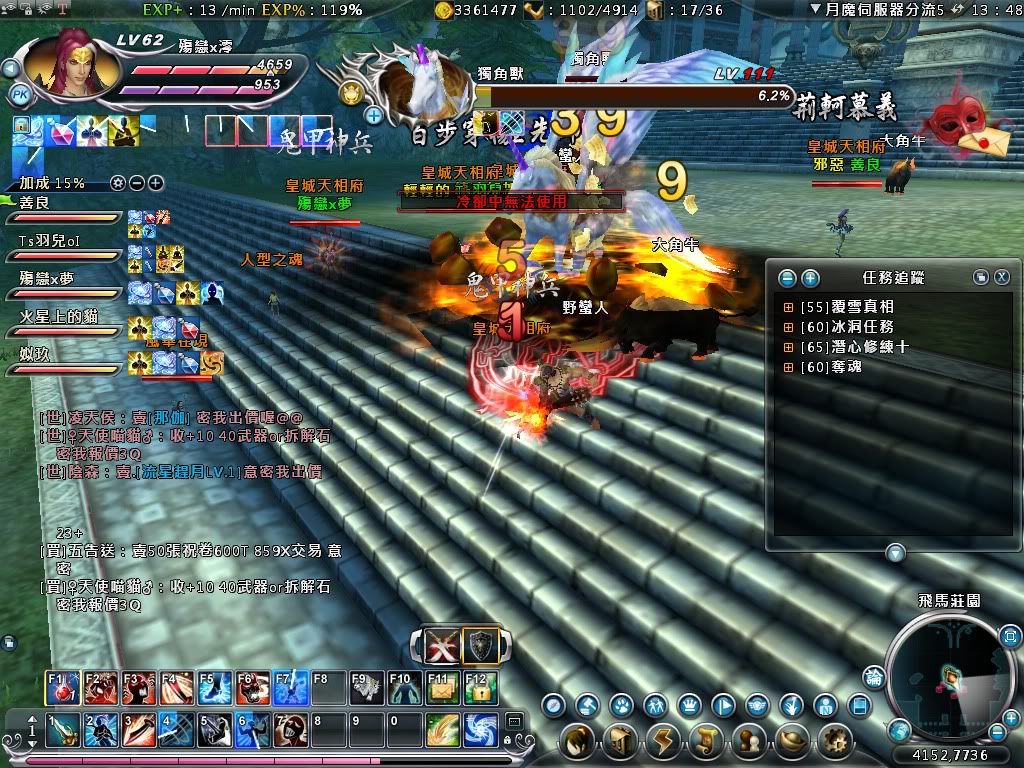Click the padlock item in F12 slot
The width and height of the screenshot is (1024, 768).
coord(481,688)
